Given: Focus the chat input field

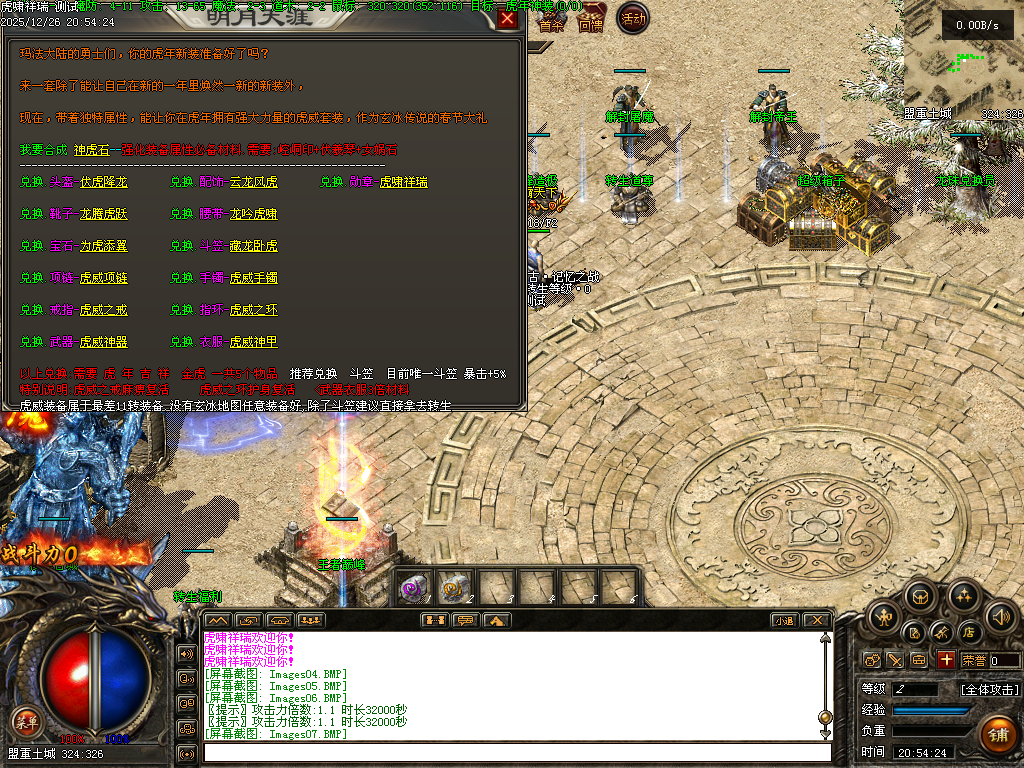Looking at the screenshot, I should tap(515, 752).
